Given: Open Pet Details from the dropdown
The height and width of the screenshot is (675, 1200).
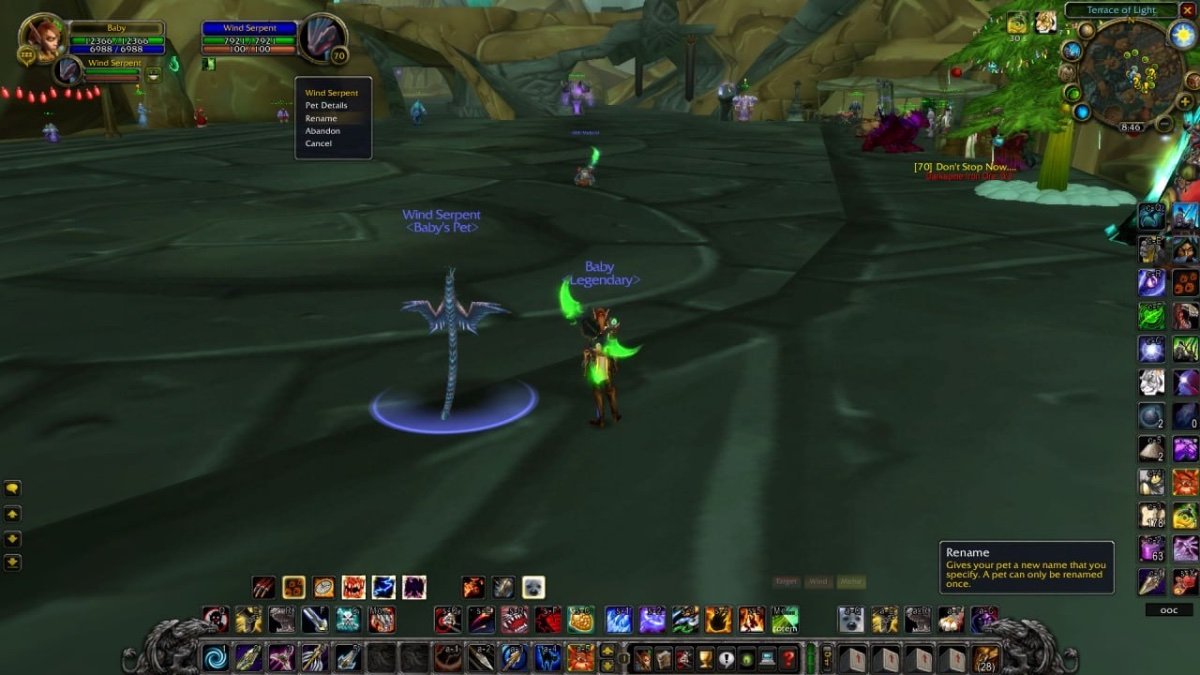Looking at the screenshot, I should click(326, 105).
